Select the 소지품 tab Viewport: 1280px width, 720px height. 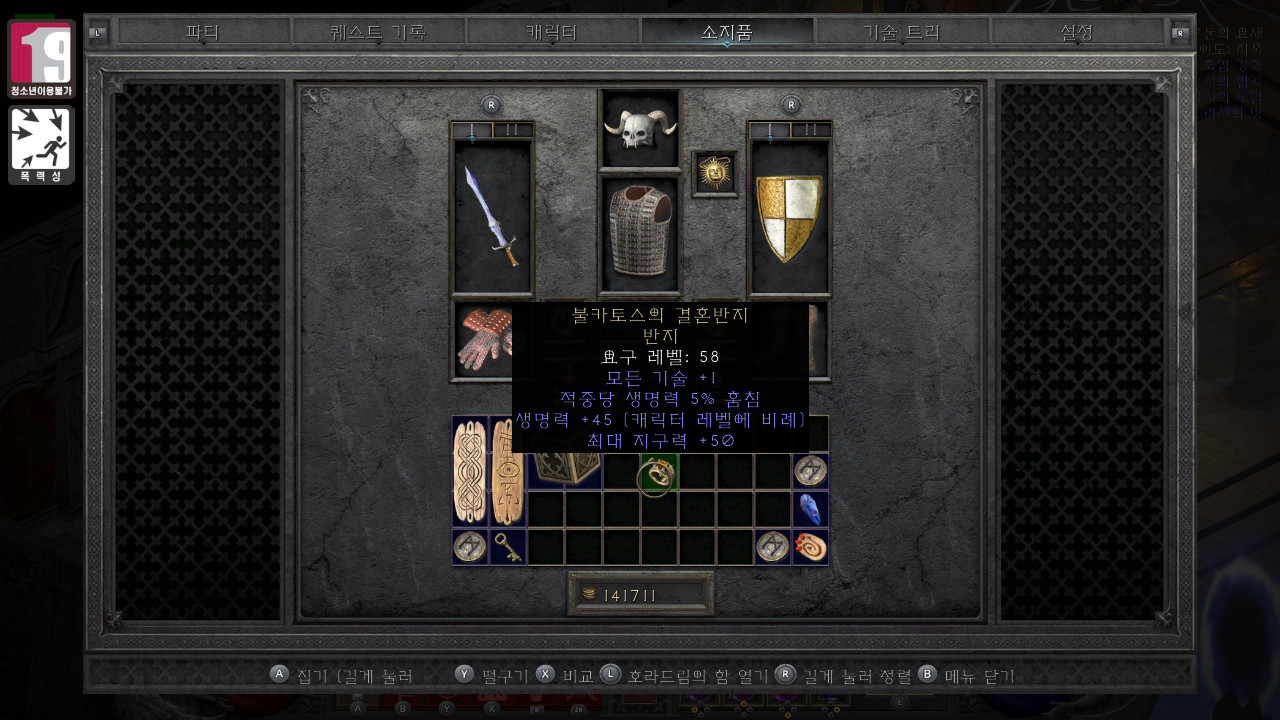coord(727,32)
